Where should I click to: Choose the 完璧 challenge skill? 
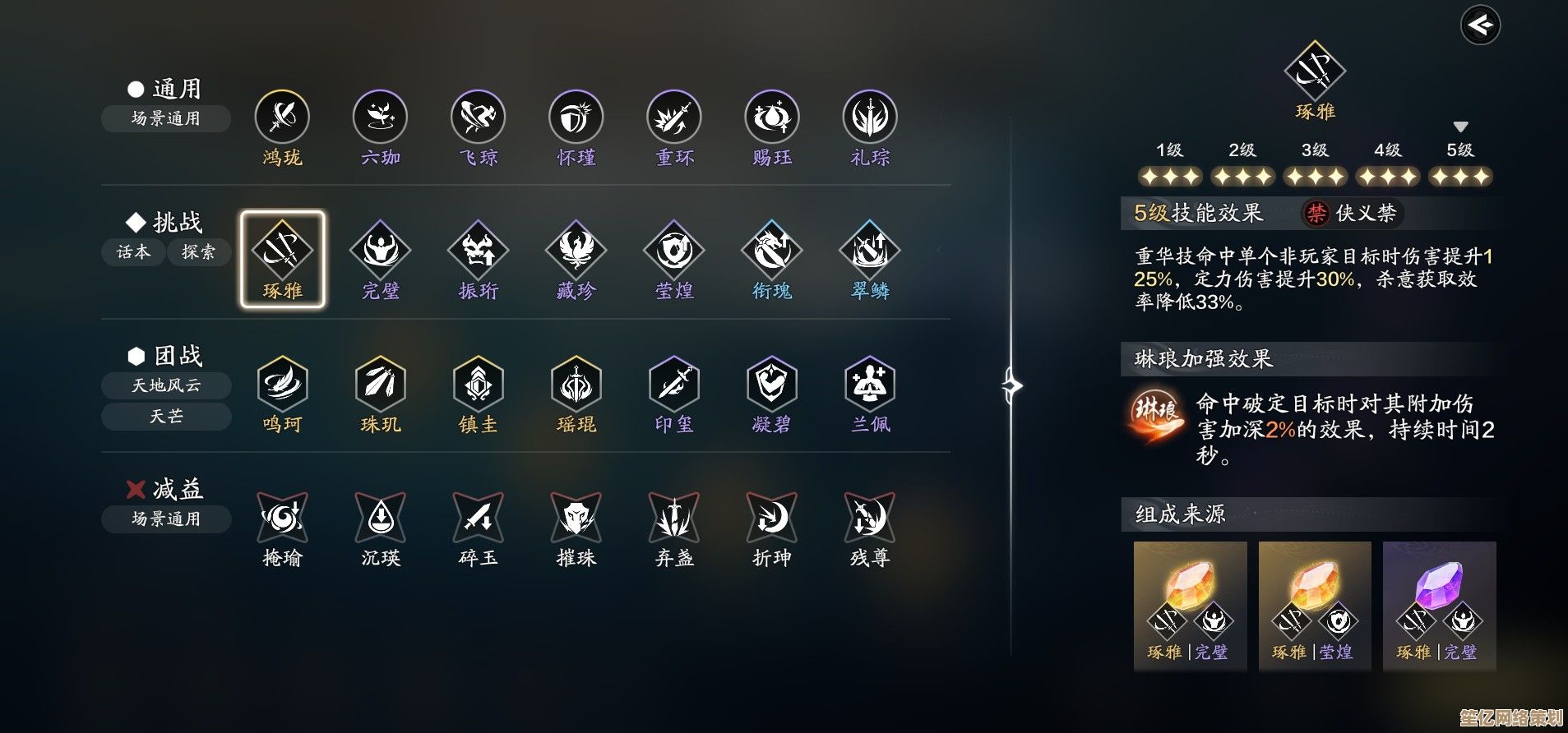tap(380, 251)
